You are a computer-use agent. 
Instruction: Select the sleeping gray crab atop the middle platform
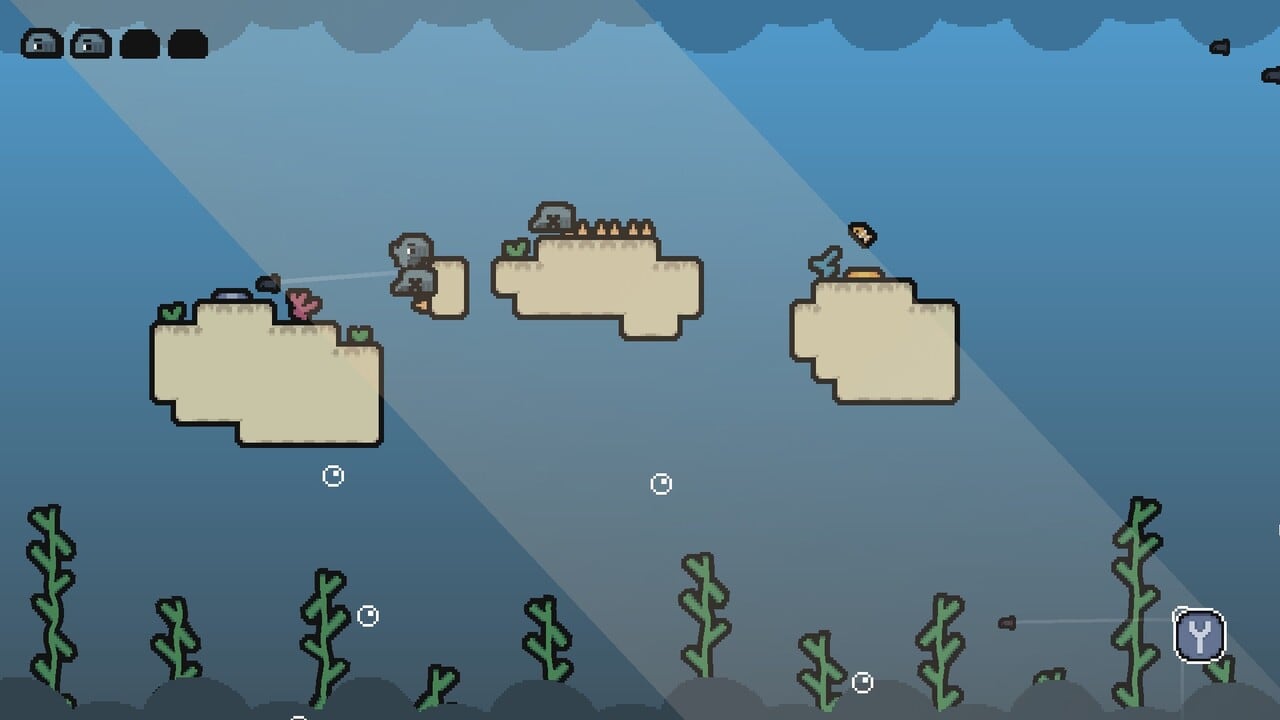tap(551, 216)
